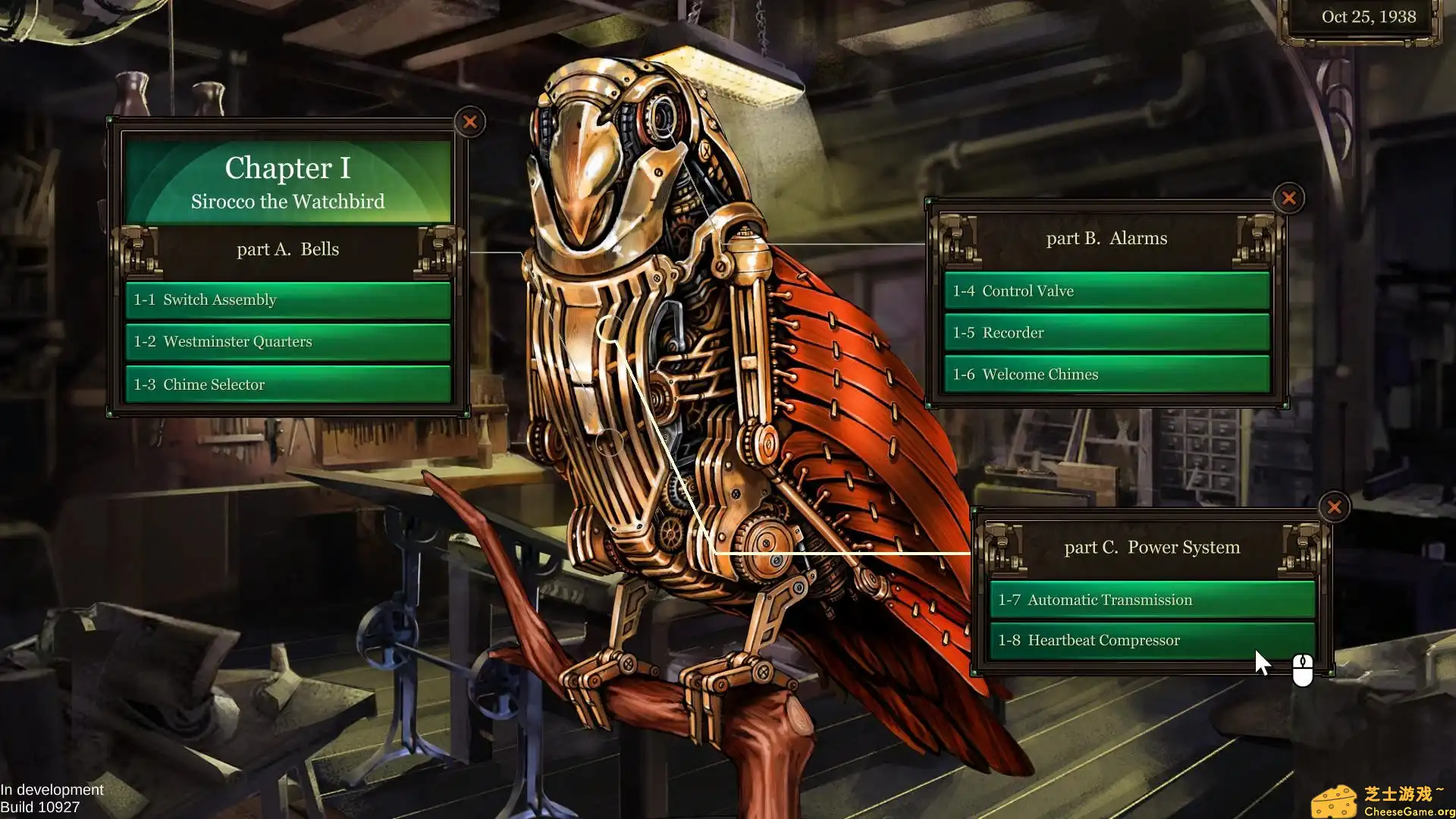Start level 1-1 Switch Assembly
This screenshot has width=1456, height=819.
tap(287, 300)
